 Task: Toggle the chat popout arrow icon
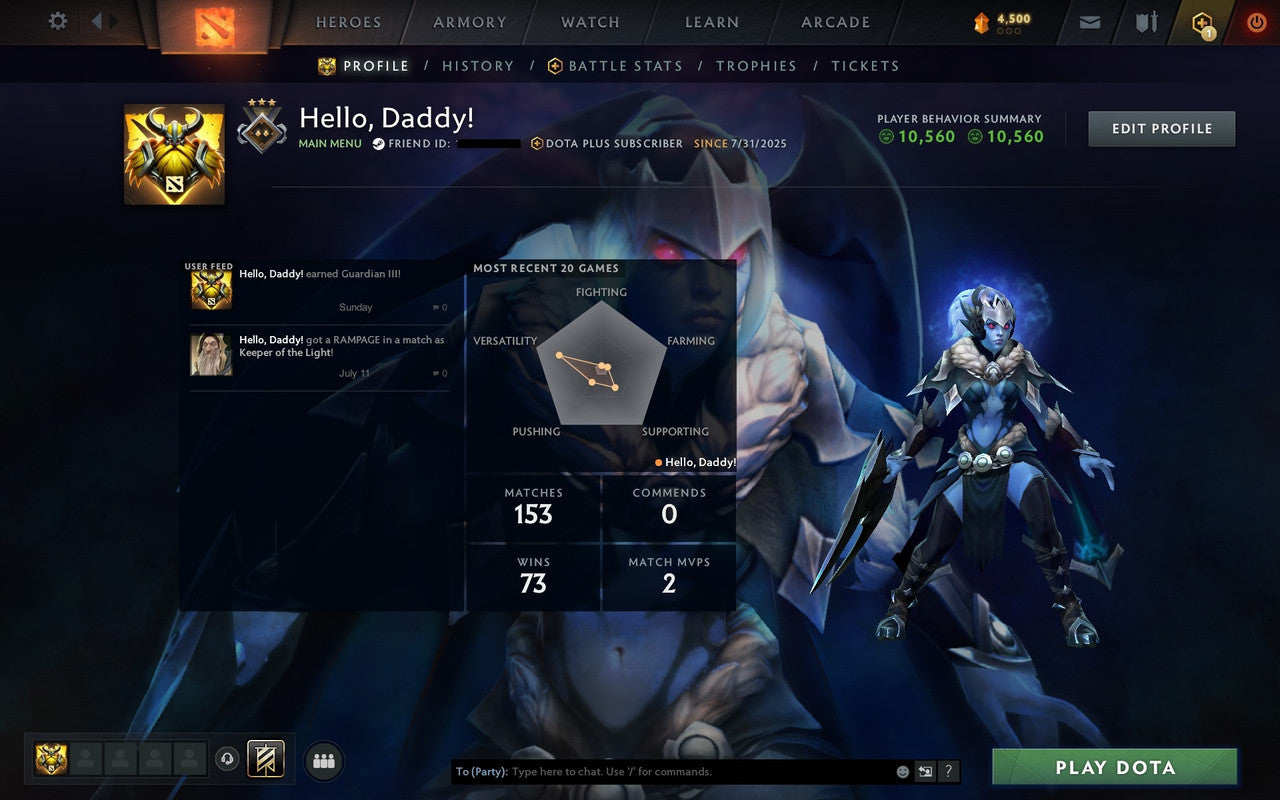click(x=924, y=771)
